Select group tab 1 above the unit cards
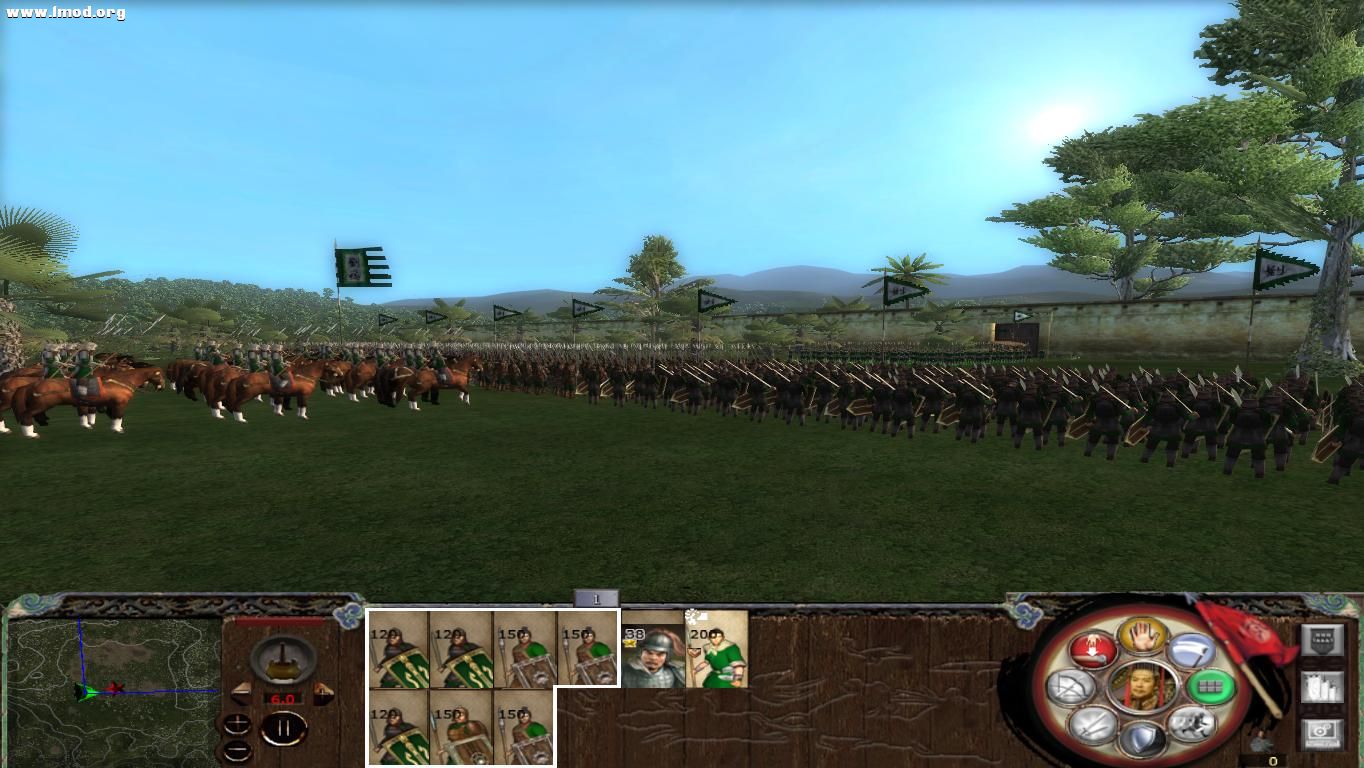 click(598, 597)
